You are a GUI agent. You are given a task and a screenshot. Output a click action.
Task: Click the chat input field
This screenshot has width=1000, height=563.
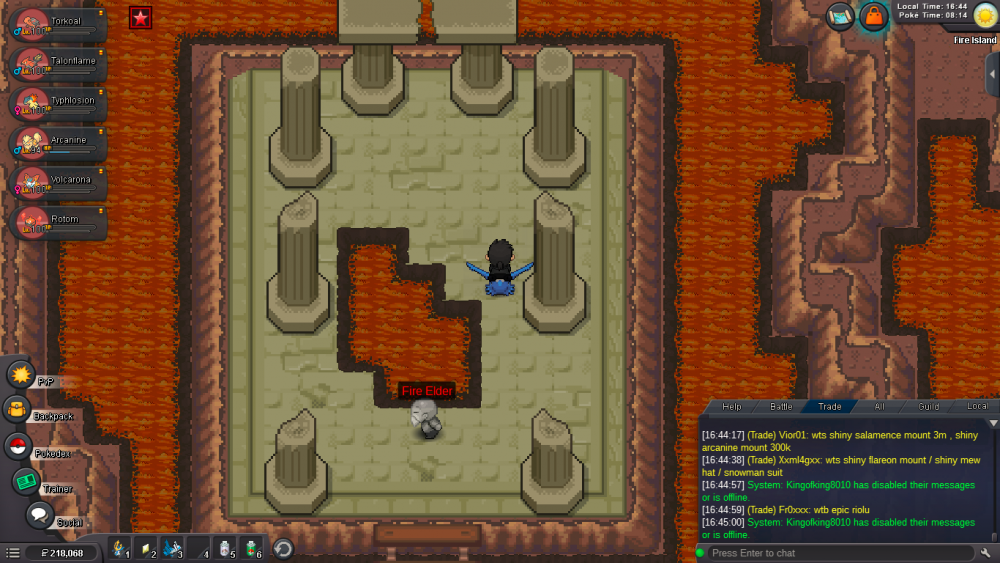(x=840, y=553)
